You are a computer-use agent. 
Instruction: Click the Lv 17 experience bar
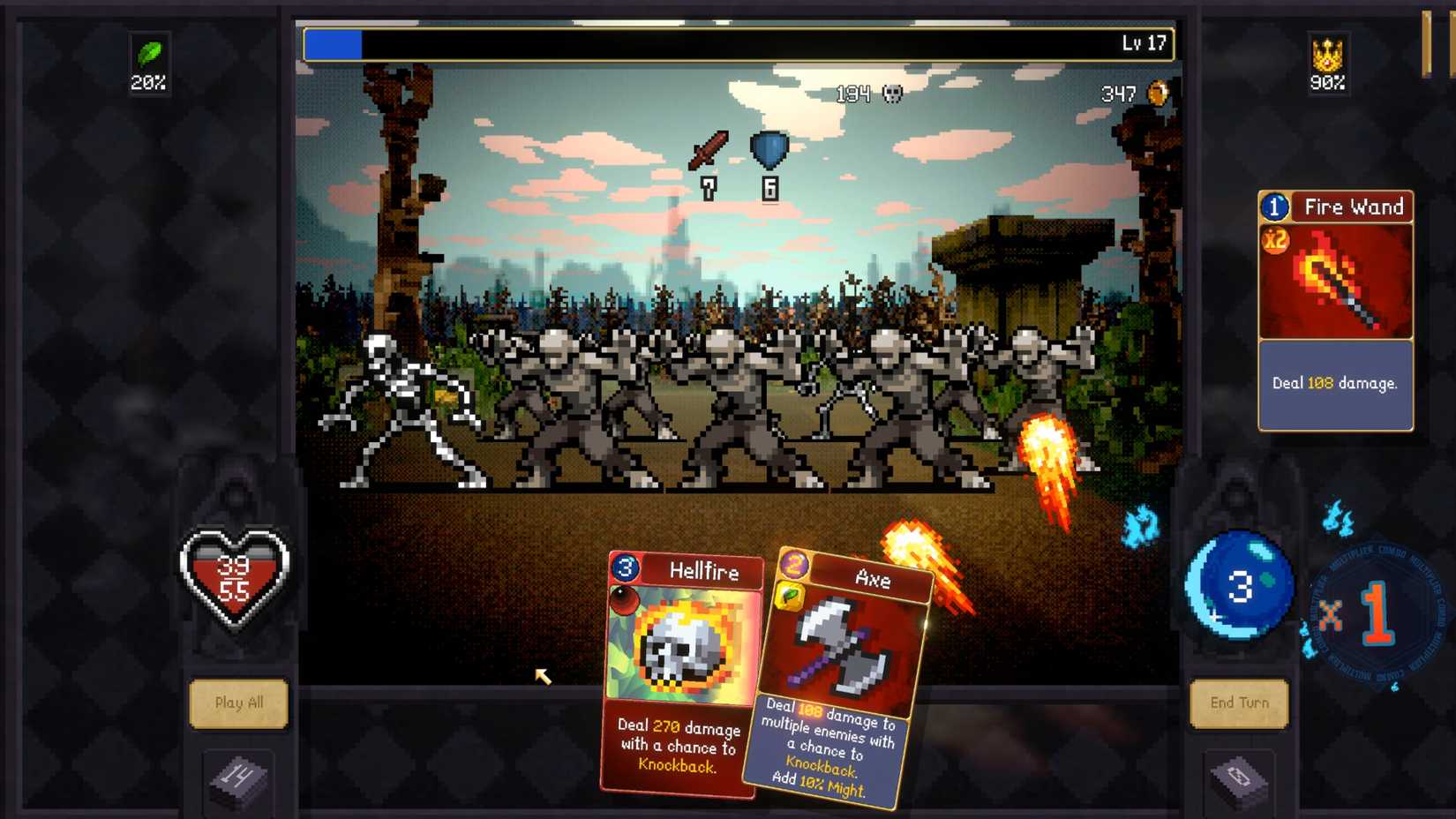coord(737,41)
